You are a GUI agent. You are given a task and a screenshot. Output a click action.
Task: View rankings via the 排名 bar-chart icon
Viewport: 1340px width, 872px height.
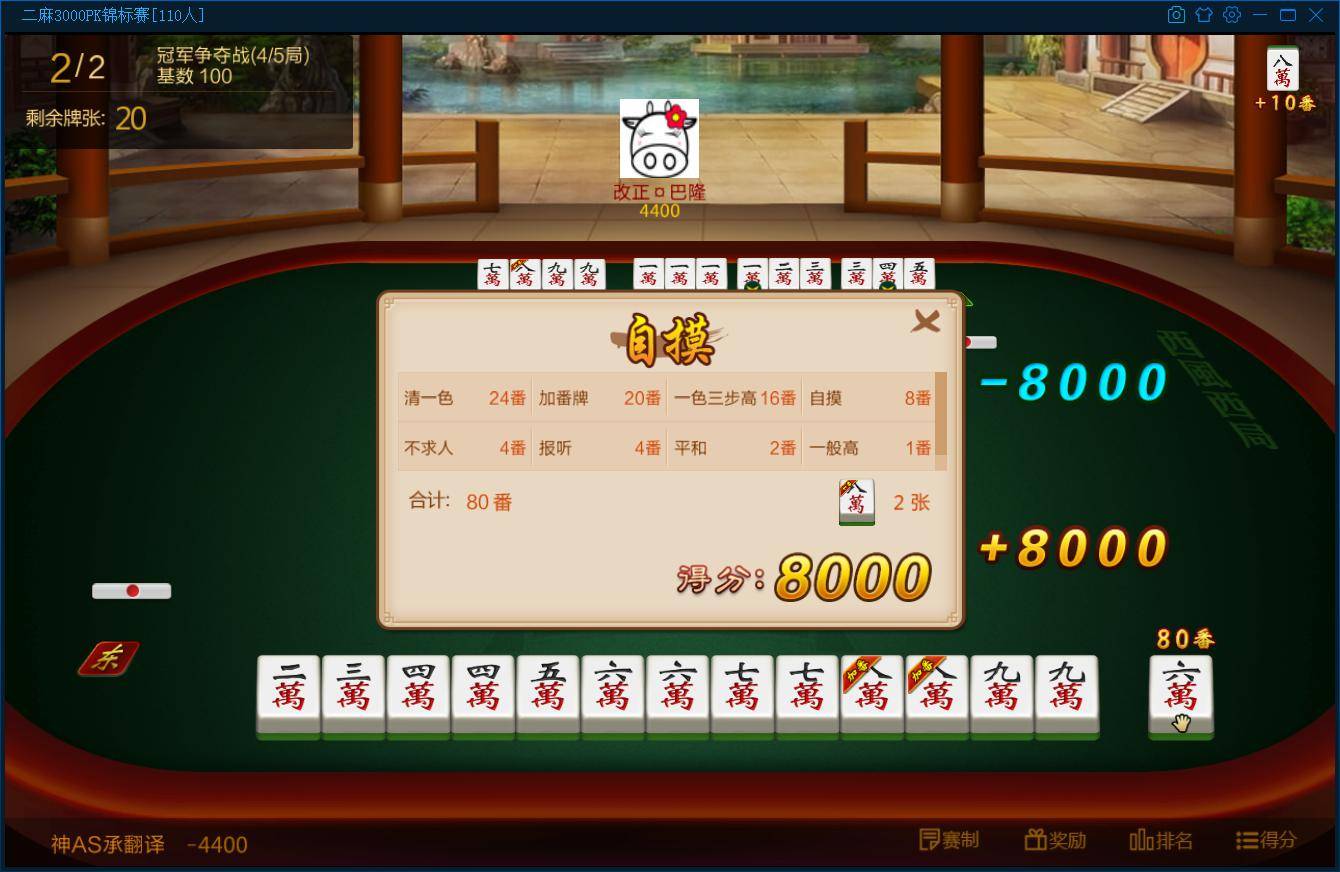click(1161, 841)
